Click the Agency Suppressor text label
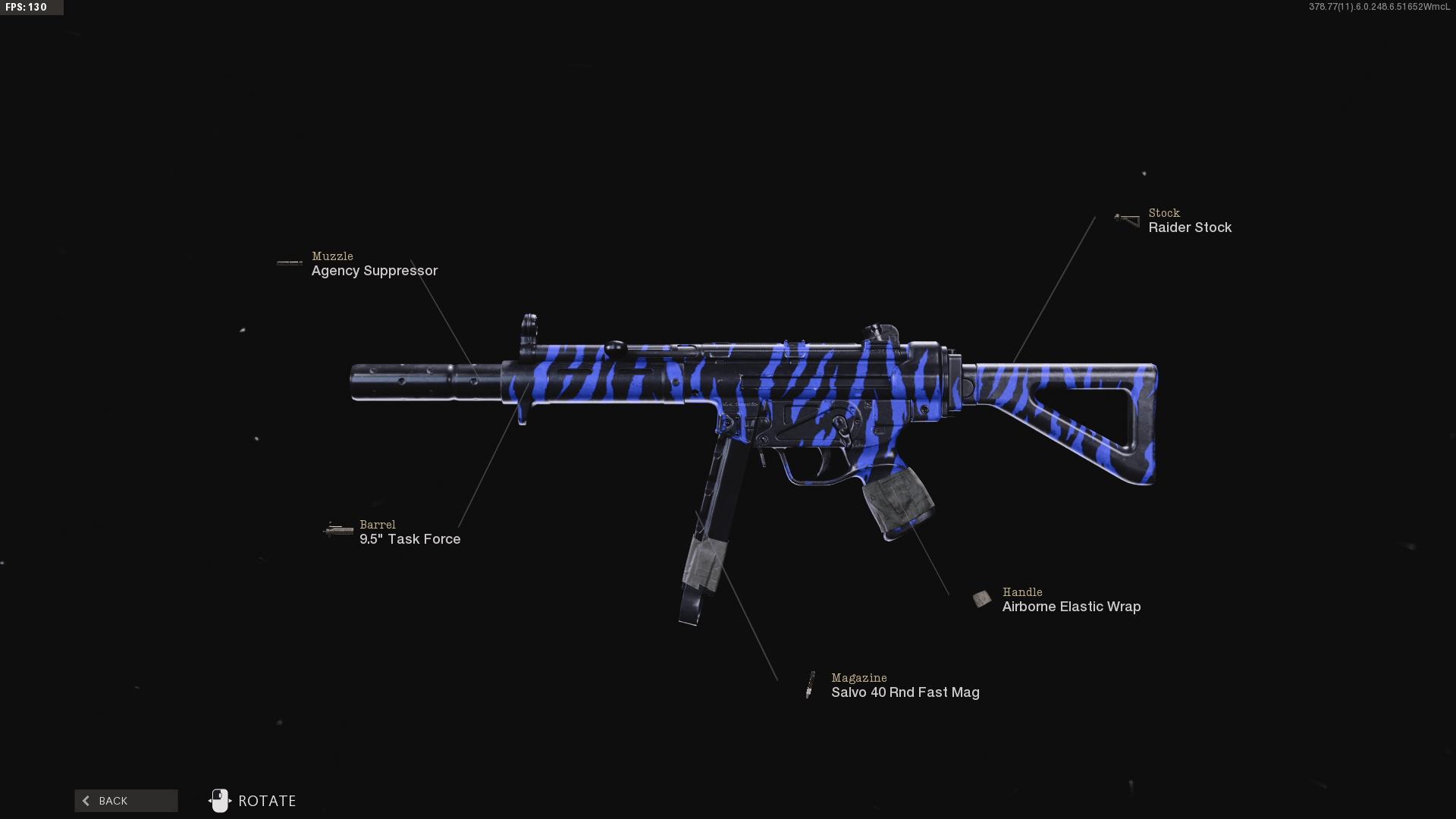1456x819 pixels. click(375, 270)
